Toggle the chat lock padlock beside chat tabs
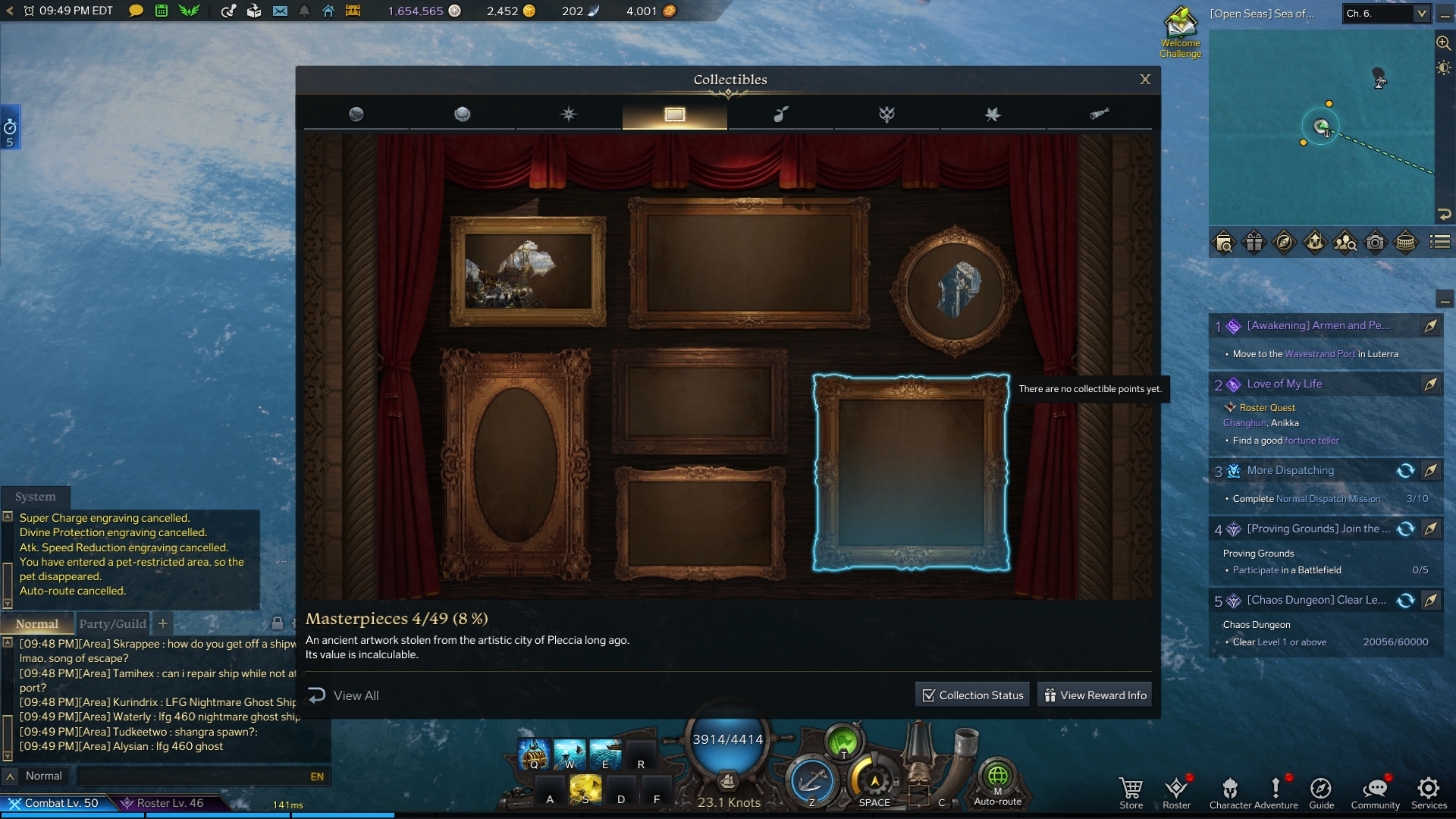 (x=276, y=623)
